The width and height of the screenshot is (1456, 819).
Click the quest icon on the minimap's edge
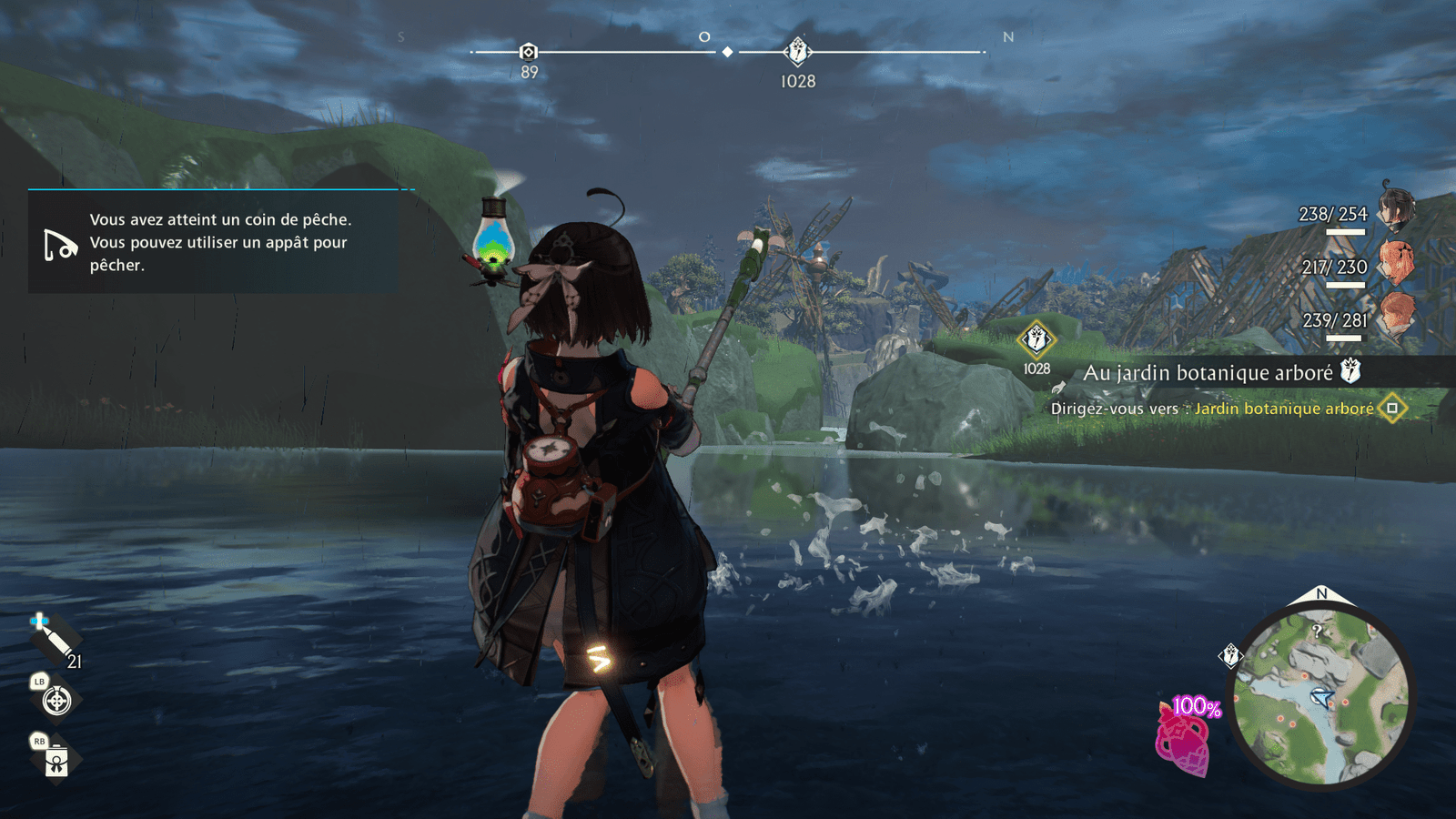[1230, 655]
